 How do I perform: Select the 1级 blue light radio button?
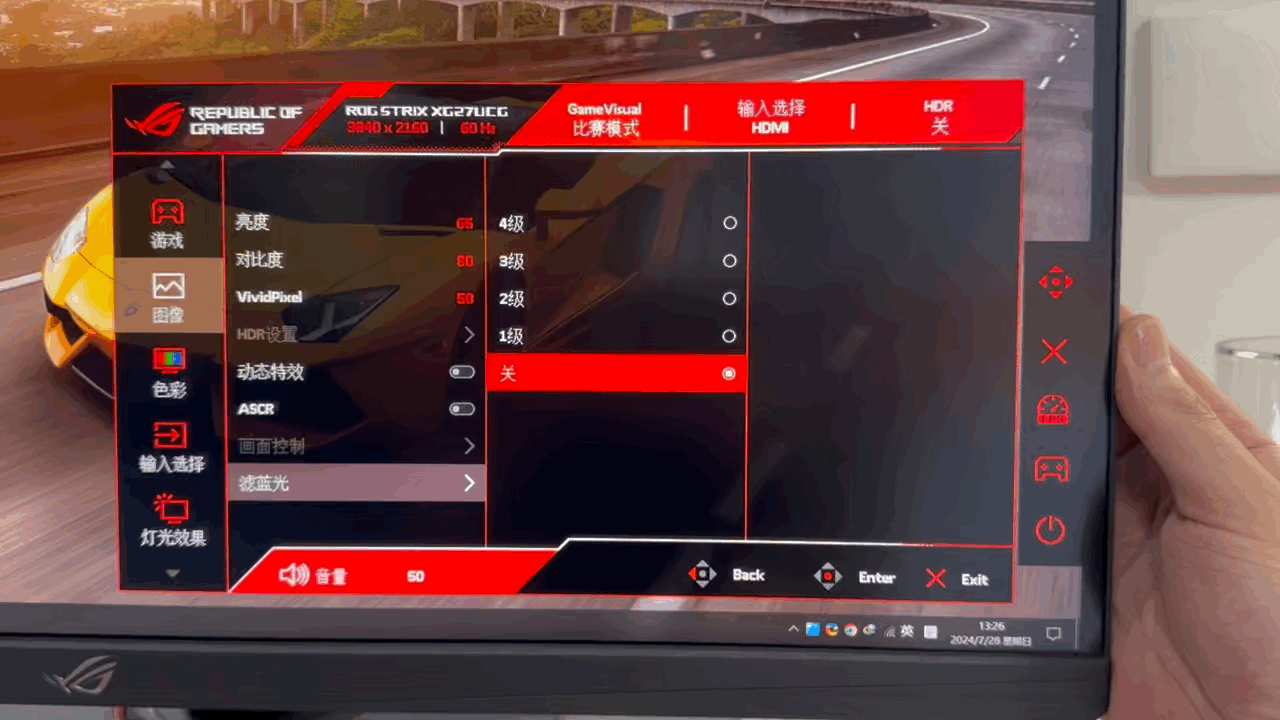tap(728, 336)
